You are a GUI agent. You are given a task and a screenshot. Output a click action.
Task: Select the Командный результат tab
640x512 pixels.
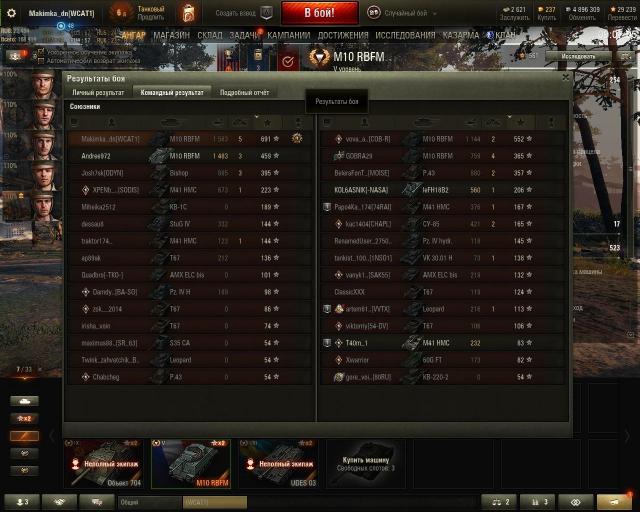[172, 92]
